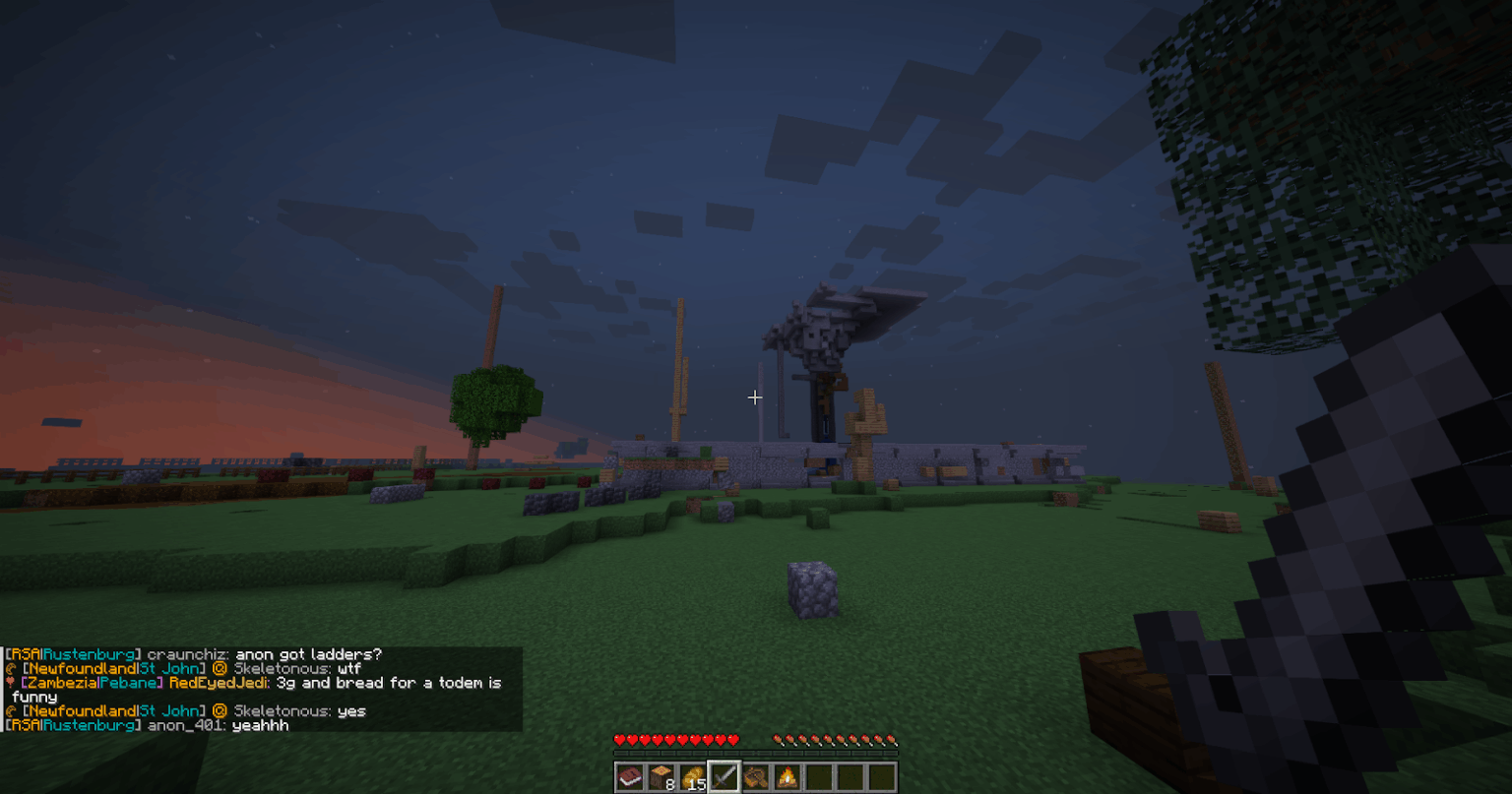Click the leftmost heart in the health bar
Image resolution: width=1512 pixels, height=794 pixels.
[x=620, y=739]
